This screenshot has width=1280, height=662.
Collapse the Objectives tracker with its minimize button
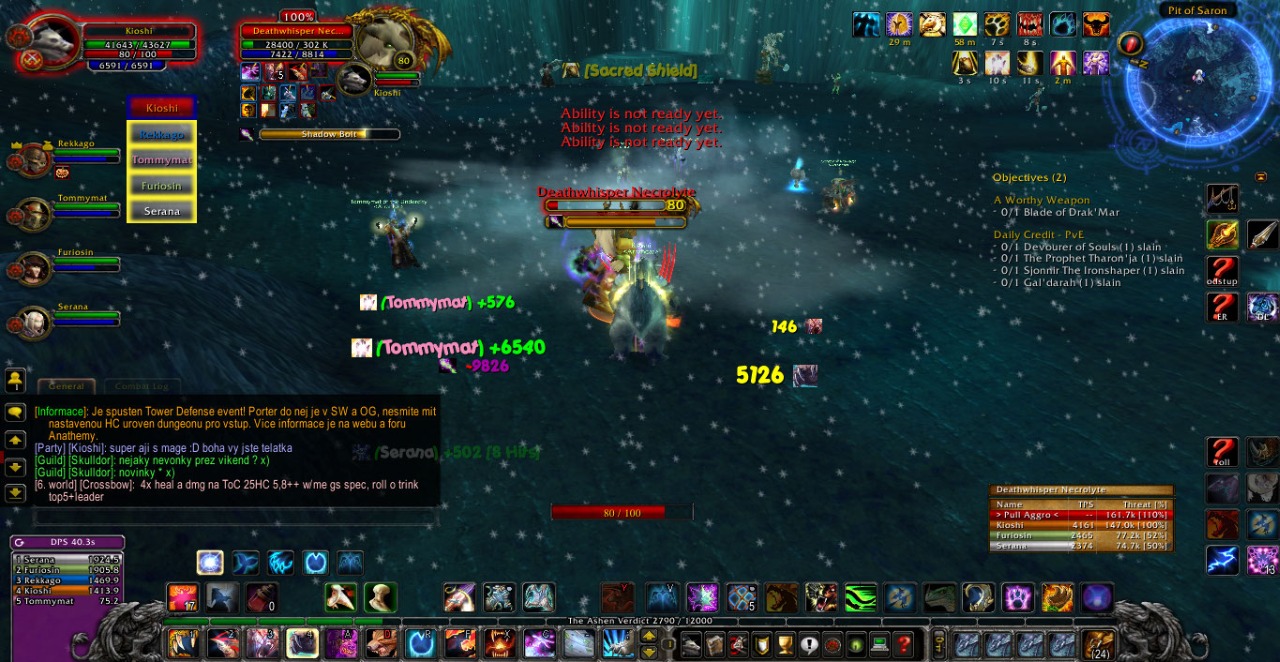point(1260,177)
